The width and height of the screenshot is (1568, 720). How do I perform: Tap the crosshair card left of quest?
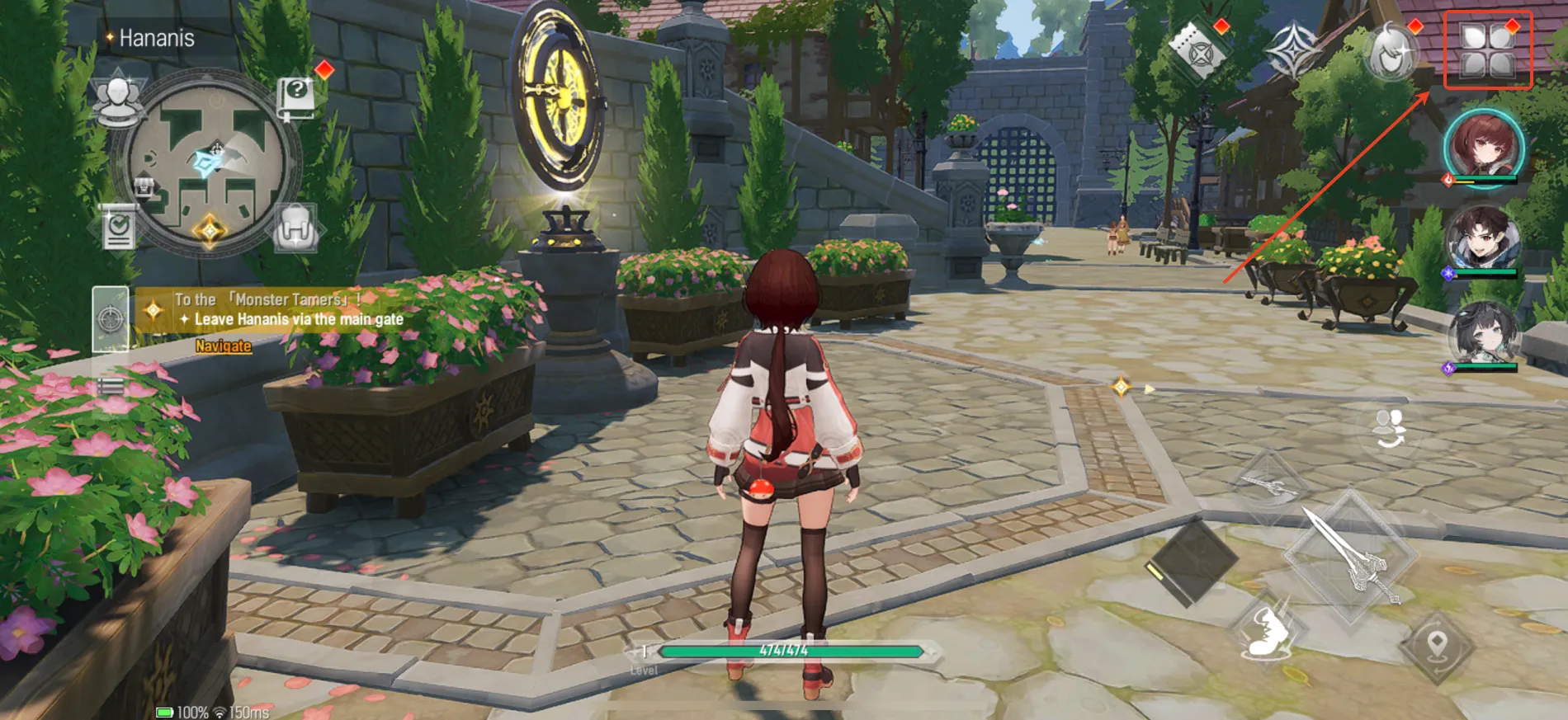[110, 319]
